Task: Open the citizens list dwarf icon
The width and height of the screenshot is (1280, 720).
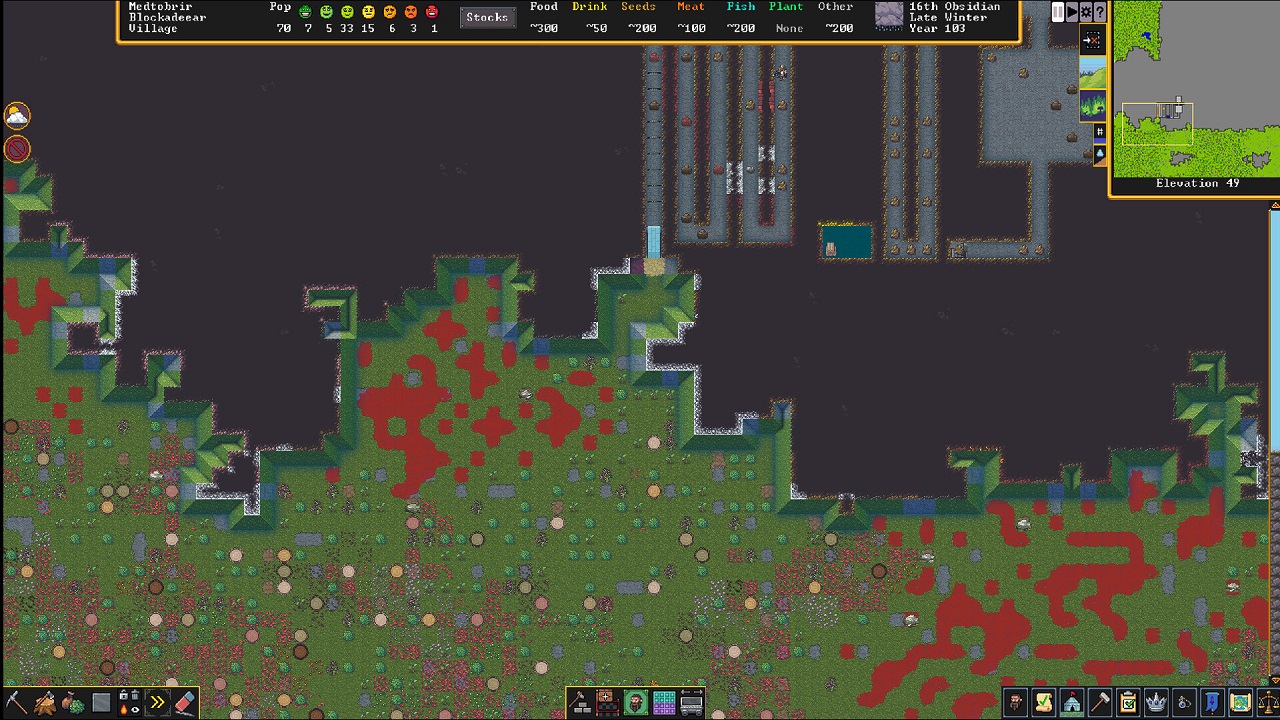Action: [1015, 702]
